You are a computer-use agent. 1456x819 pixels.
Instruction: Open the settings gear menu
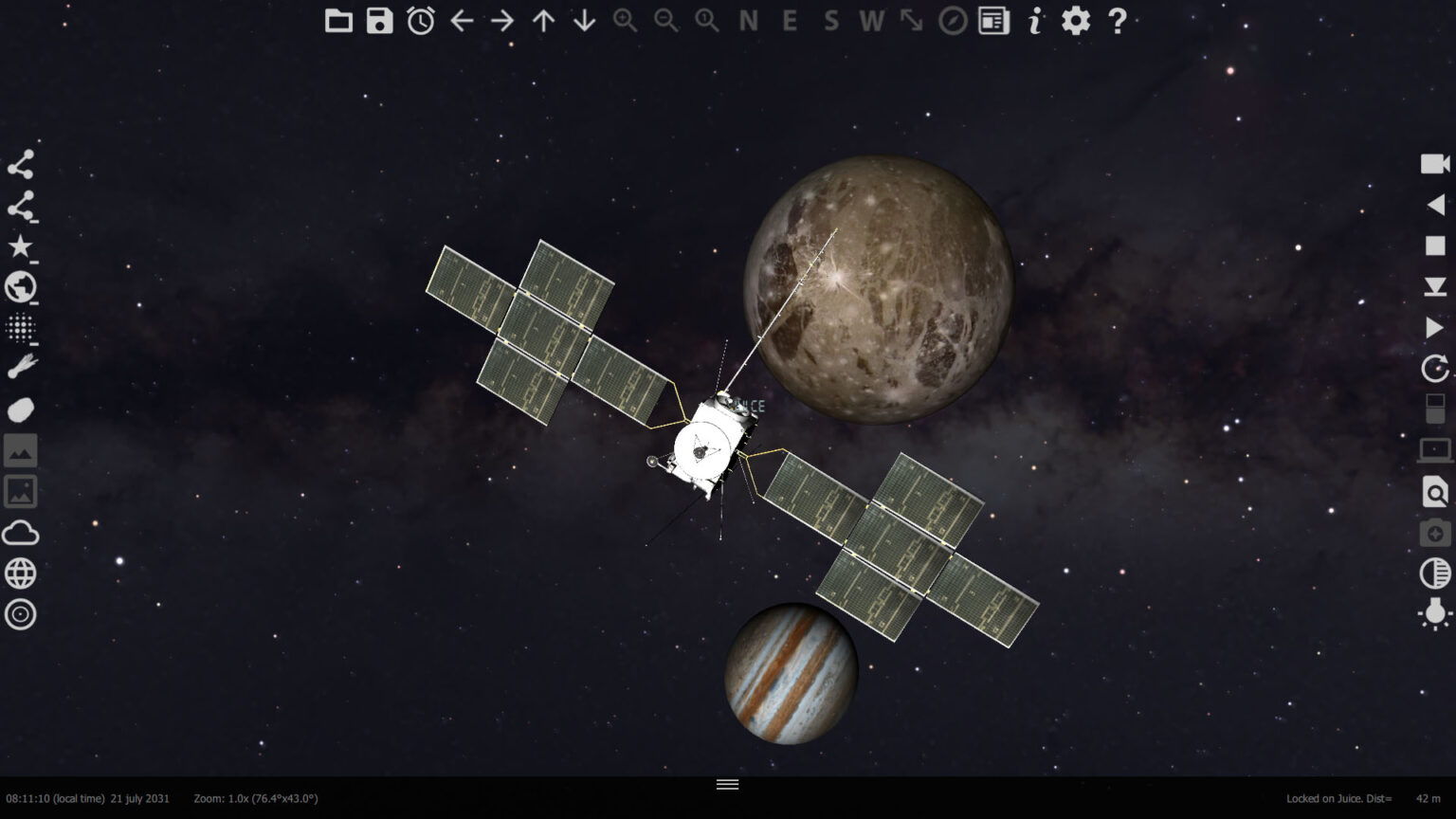point(1074,21)
